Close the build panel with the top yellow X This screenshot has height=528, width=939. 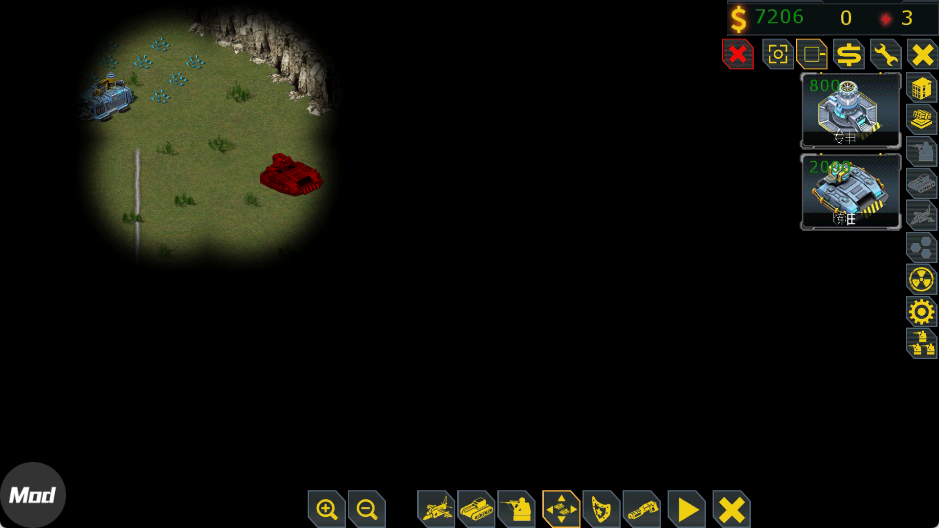click(x=922, y=54)
